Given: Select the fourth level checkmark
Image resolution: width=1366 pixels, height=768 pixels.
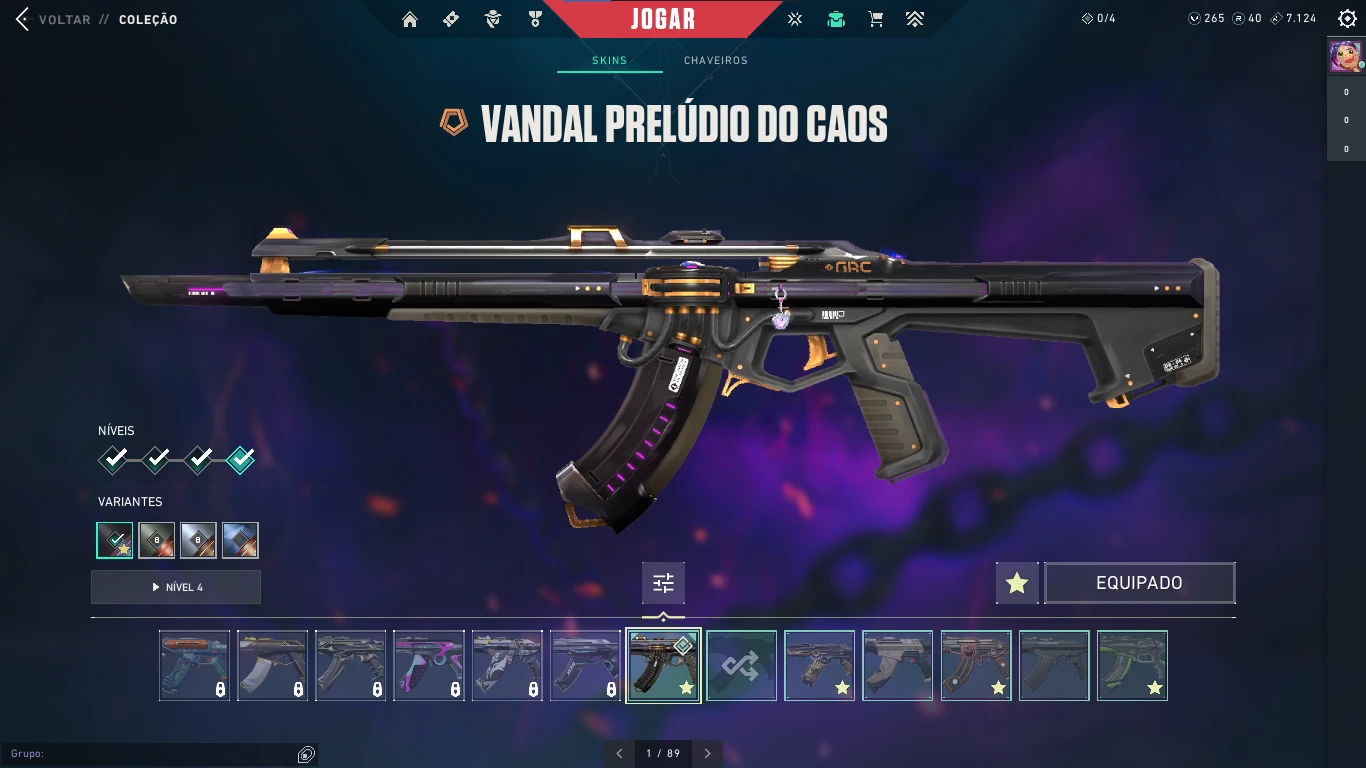Looking at the screenshot, I should click(240, 460).
